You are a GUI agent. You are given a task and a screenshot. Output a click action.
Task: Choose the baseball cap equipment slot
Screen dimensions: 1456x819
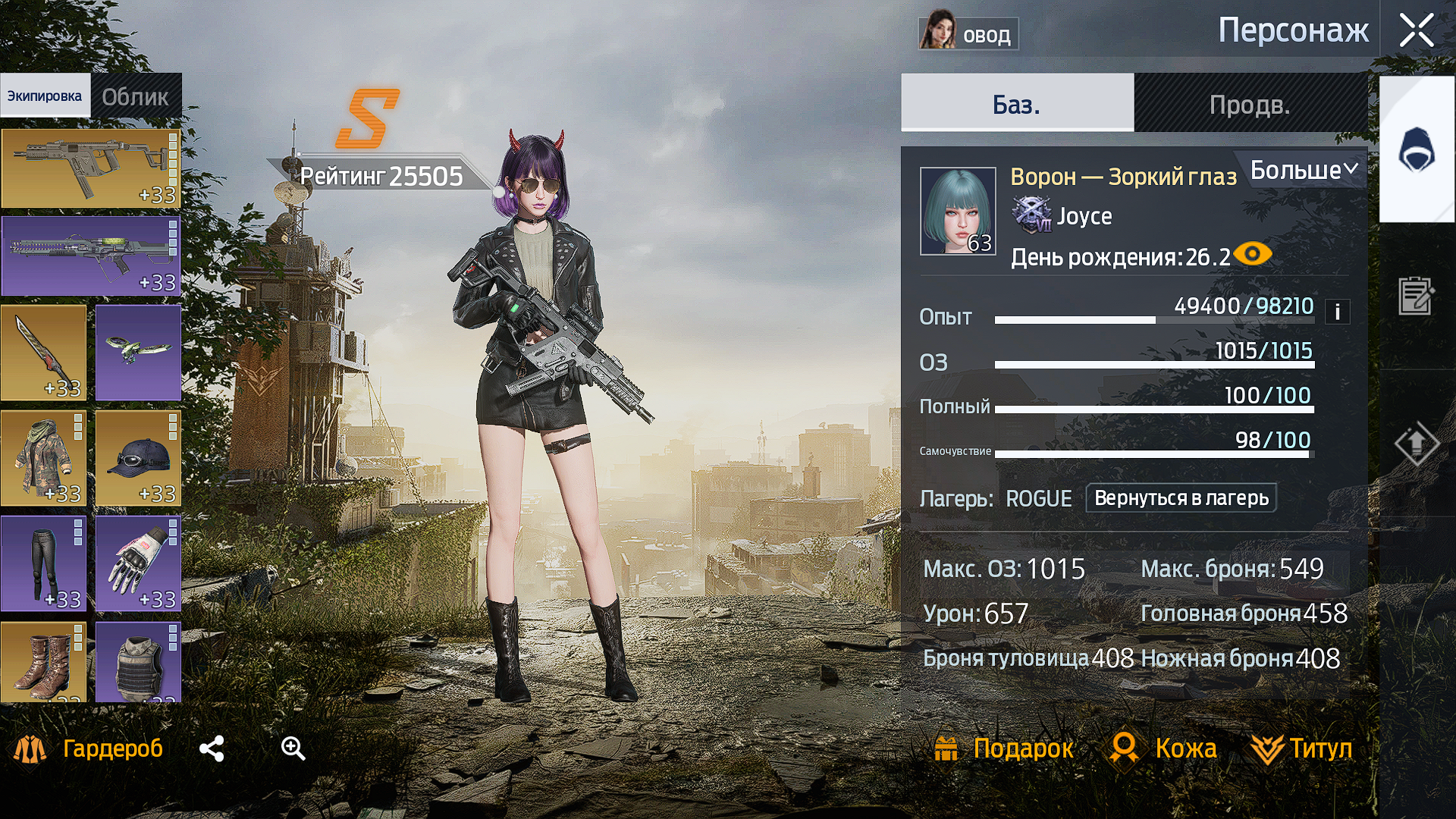click(x=138, y=458)
